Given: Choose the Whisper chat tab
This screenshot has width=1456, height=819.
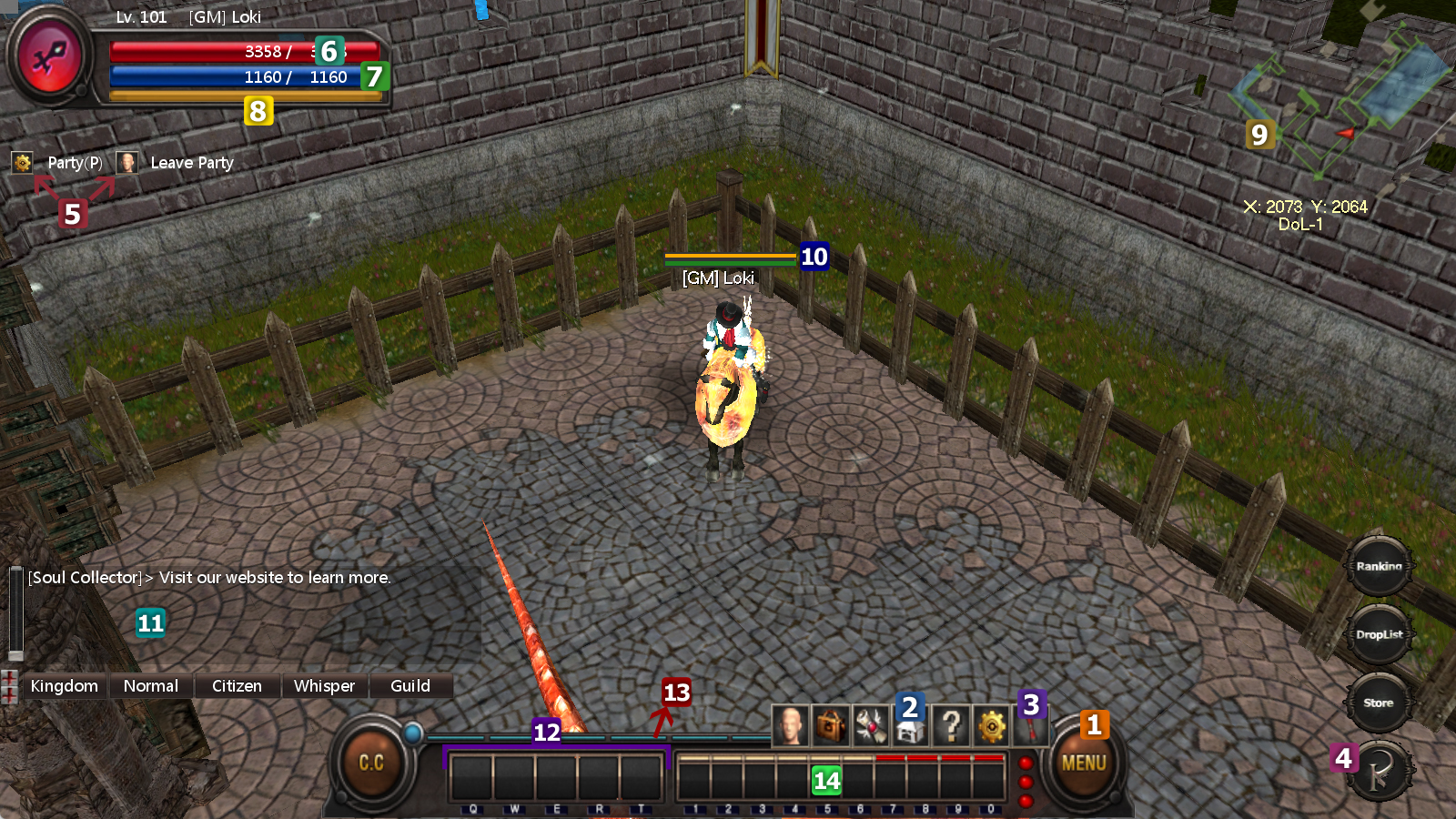Looking at the screenshot, I should (324, 686).
